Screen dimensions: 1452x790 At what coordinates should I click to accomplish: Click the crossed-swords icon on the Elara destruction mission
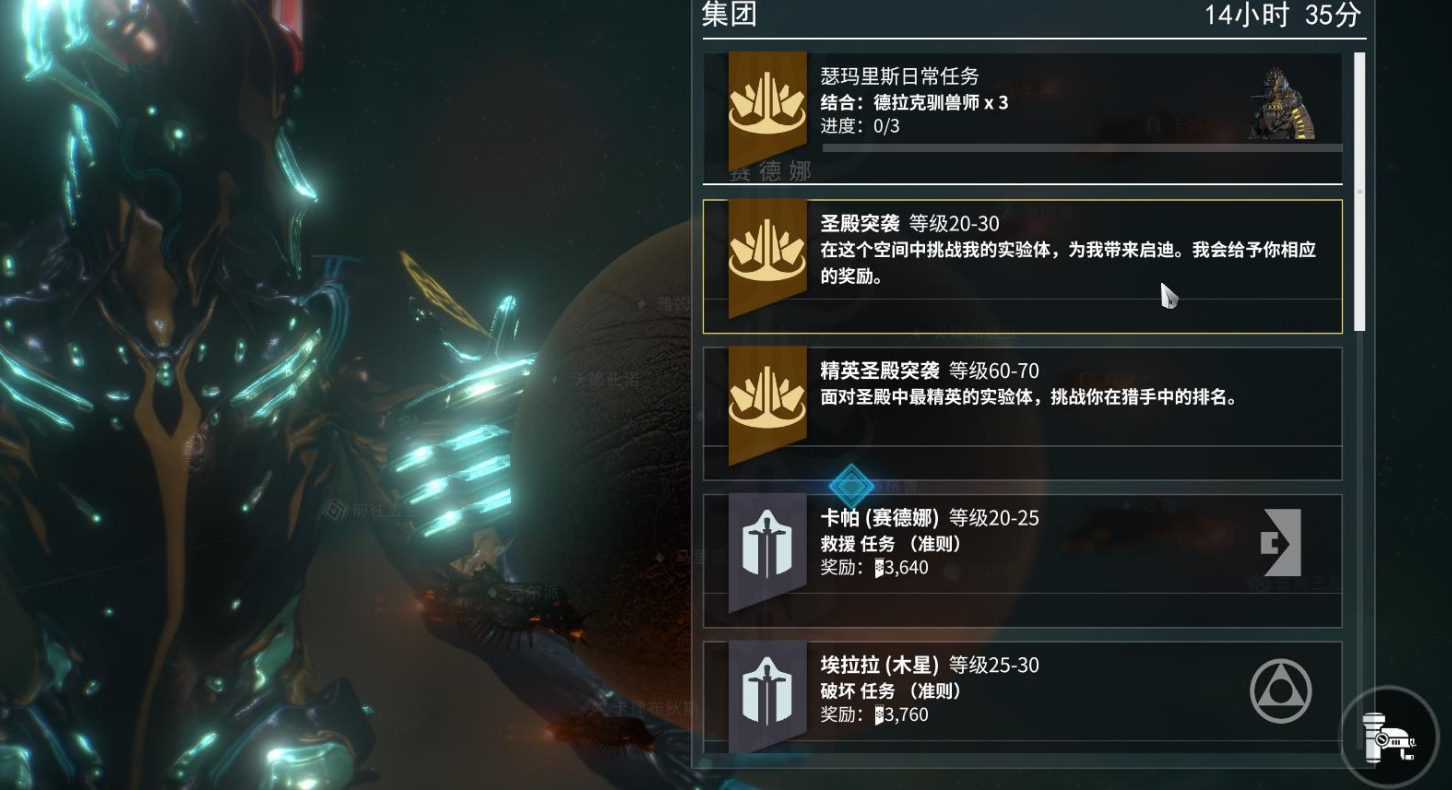point(766,690)
